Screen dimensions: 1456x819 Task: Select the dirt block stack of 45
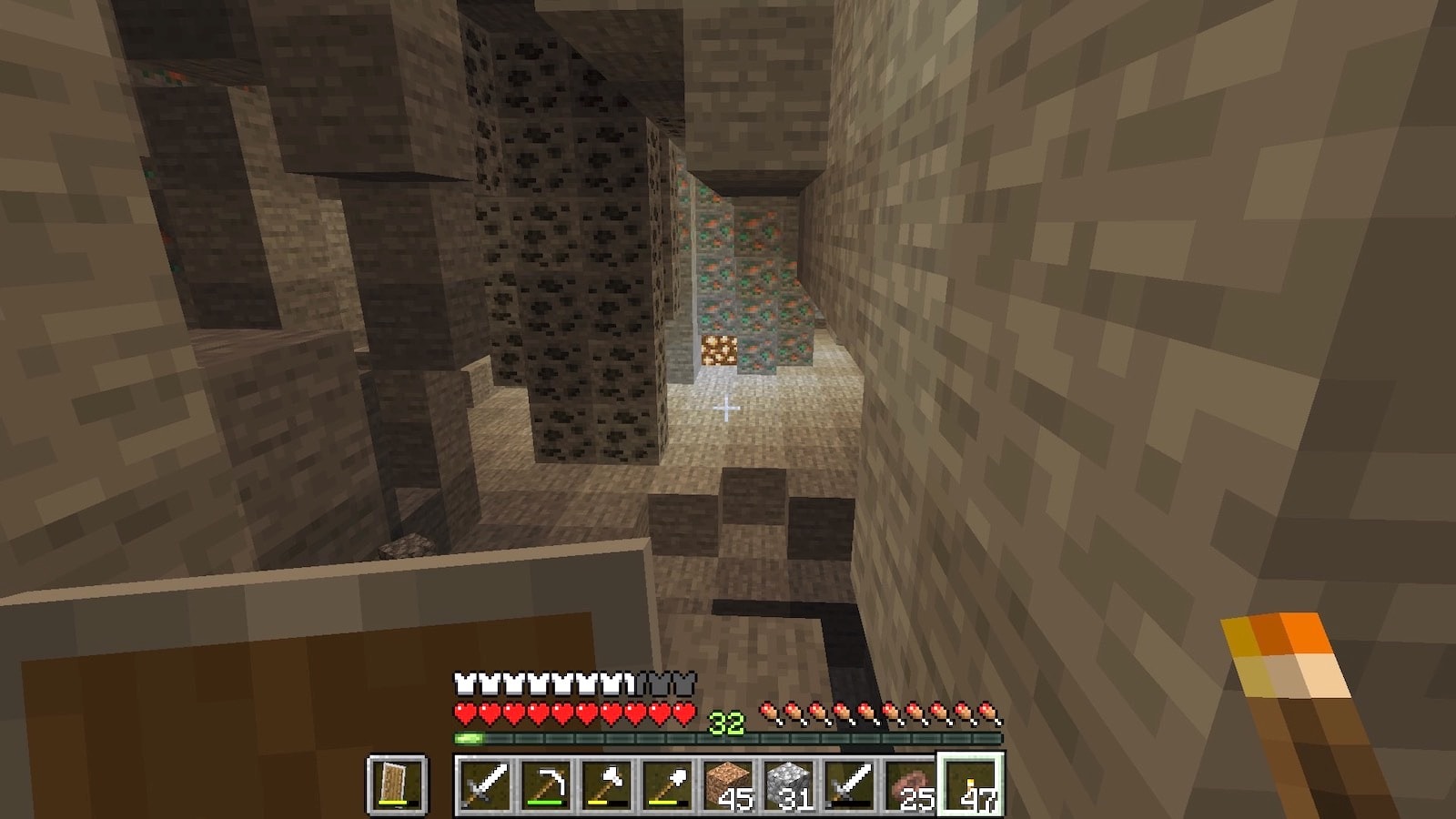729,784
